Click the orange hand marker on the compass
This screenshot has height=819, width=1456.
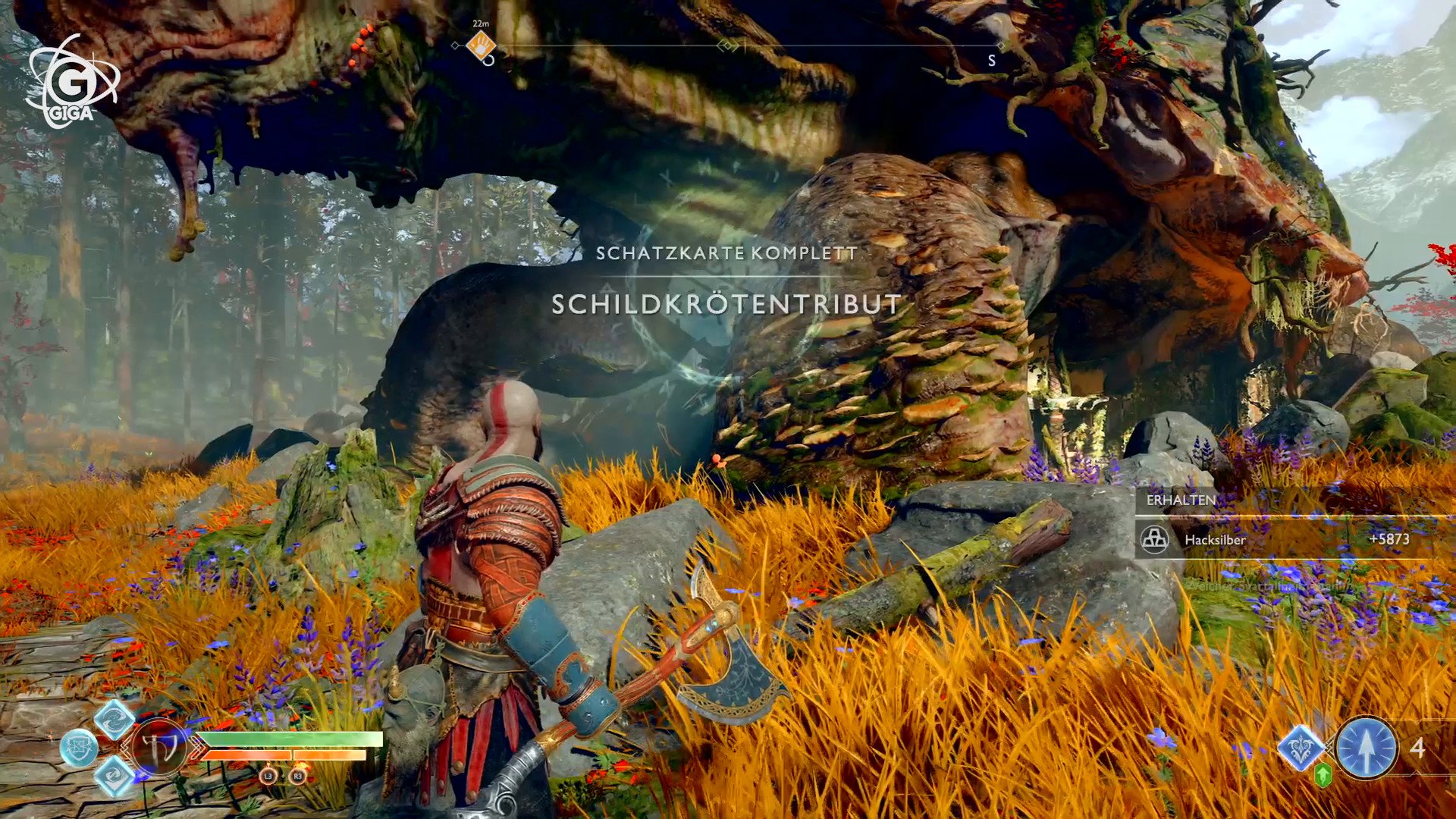click(x=480, y=46)
